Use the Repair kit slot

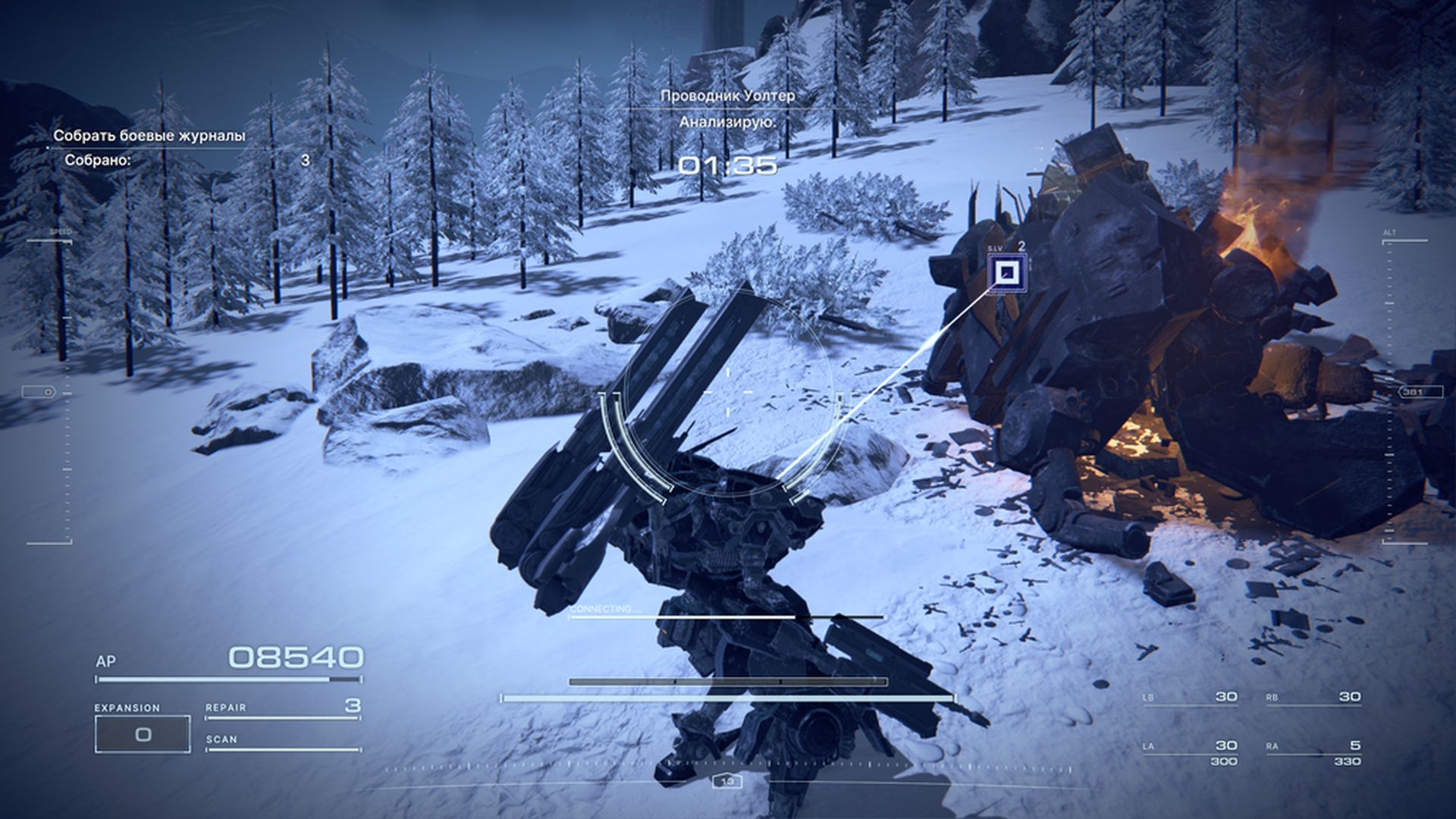(282, 708)
